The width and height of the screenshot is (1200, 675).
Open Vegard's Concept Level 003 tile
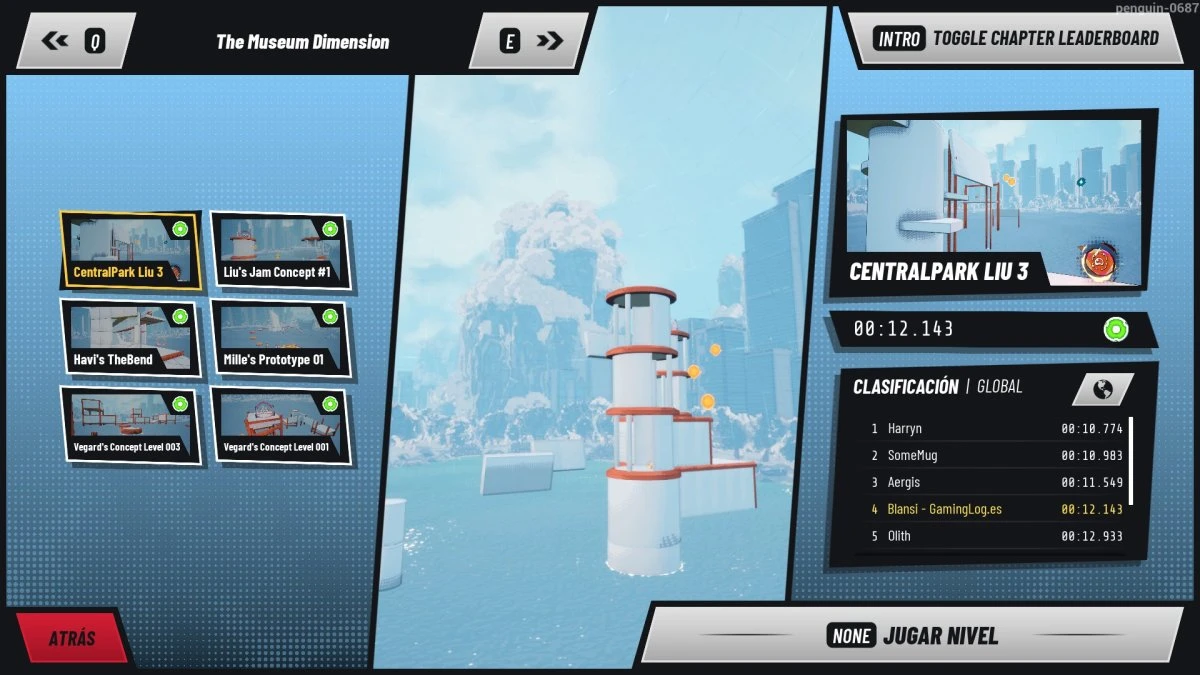[x=130, y=425]
